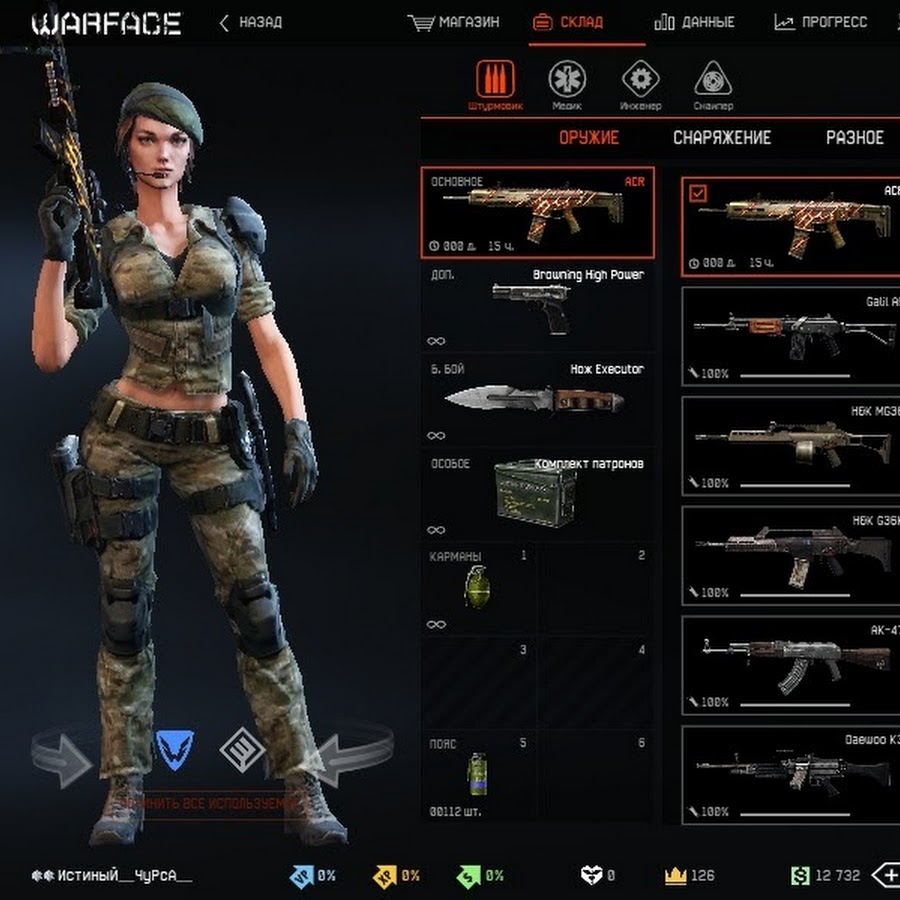This screenshot has height=900, width=900.
Task: Pick the Galil rifle from the list
Action: point(792,333)
